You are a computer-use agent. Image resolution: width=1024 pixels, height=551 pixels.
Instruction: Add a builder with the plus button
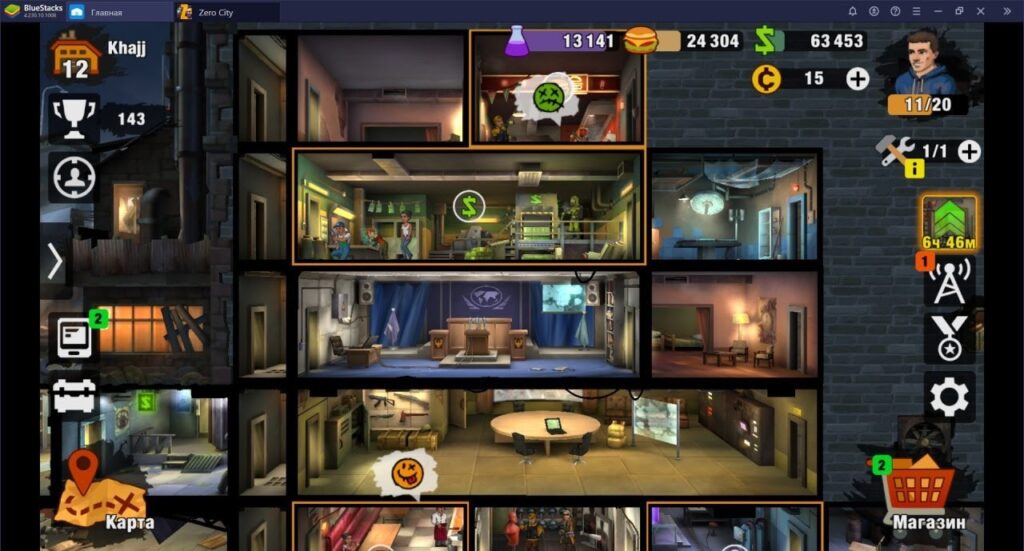tap(968, 151)
